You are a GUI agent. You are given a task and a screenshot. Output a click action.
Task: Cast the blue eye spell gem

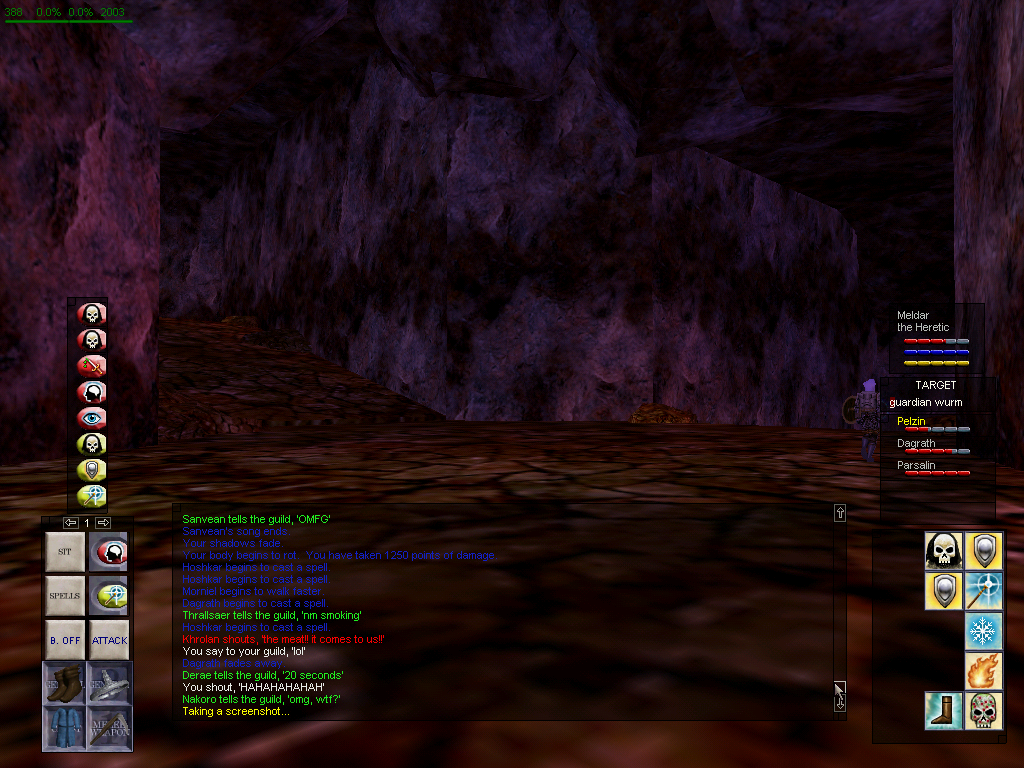click(x=92, y=418)
